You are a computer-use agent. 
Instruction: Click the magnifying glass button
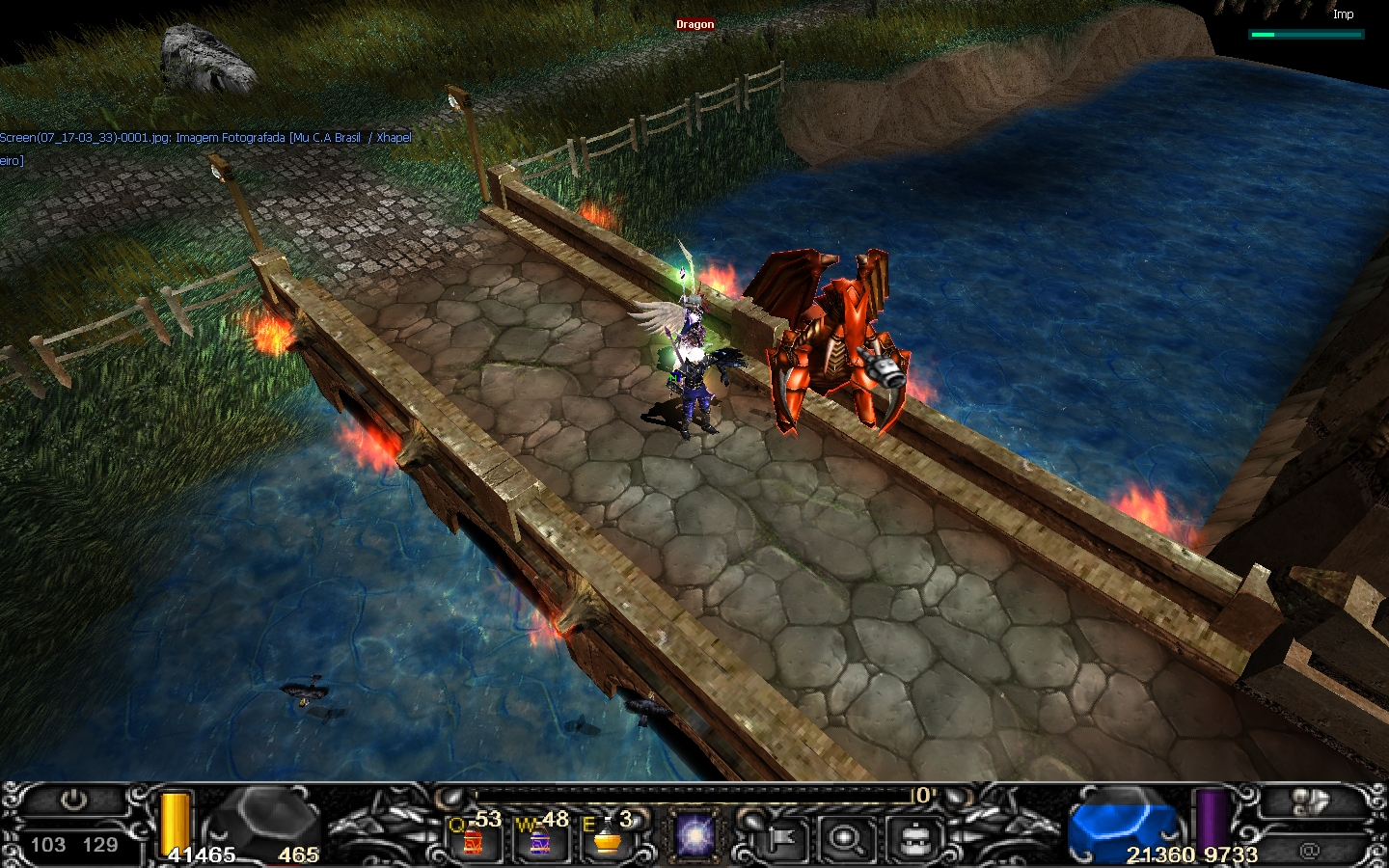point(846,839)
